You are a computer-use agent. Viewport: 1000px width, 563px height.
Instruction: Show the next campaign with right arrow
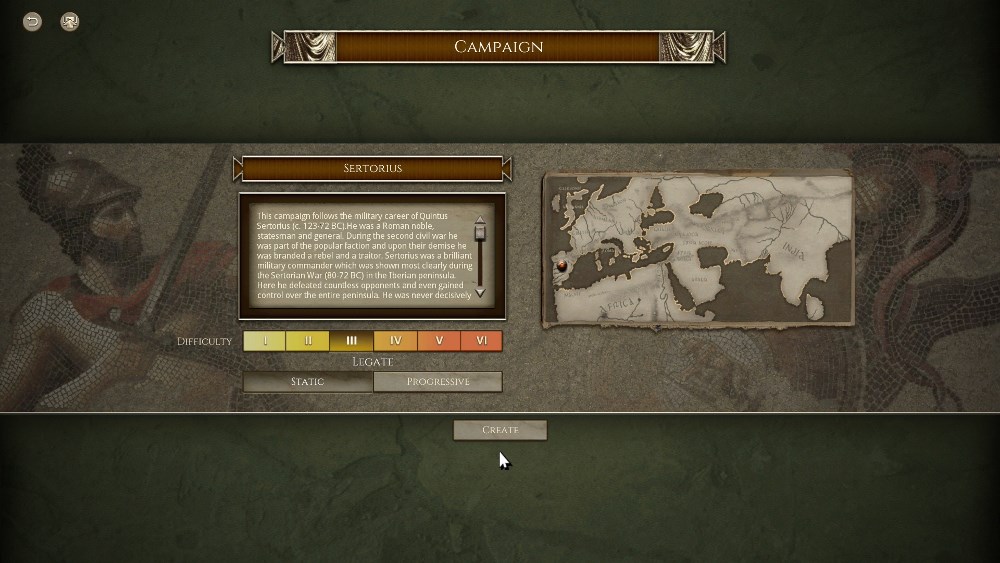507,169
